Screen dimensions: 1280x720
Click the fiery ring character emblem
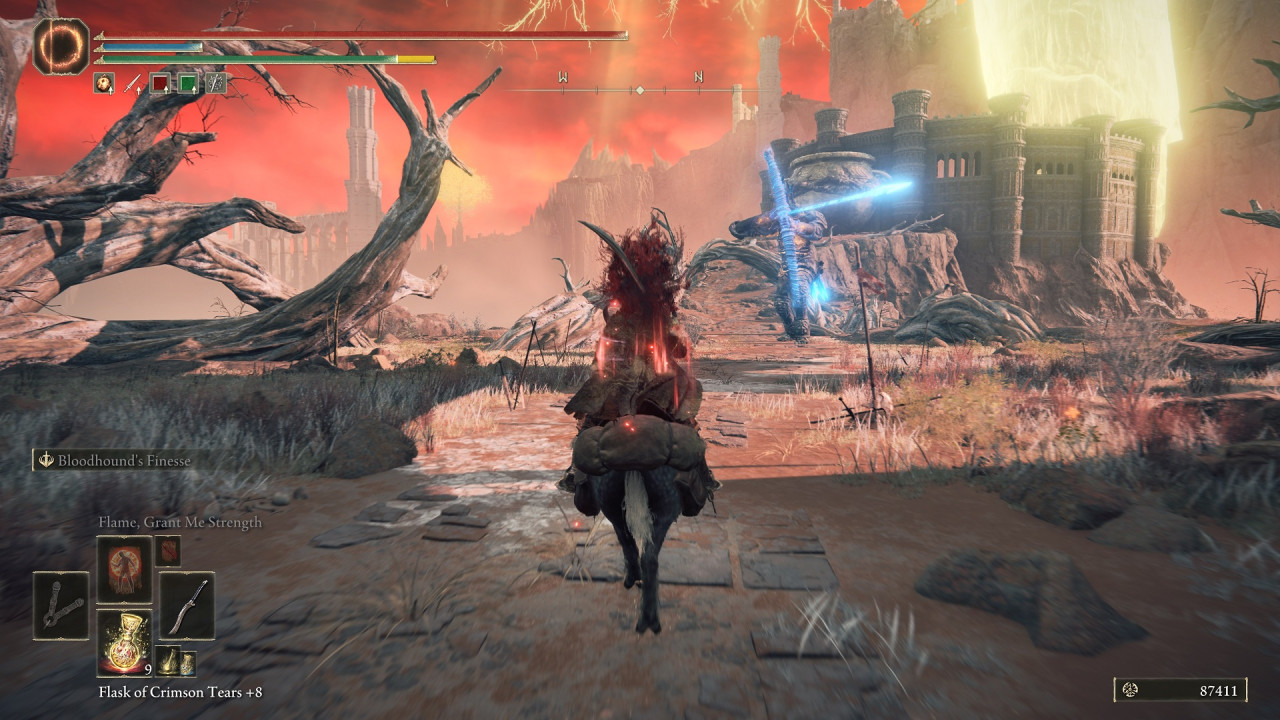(x=61, y=47)
